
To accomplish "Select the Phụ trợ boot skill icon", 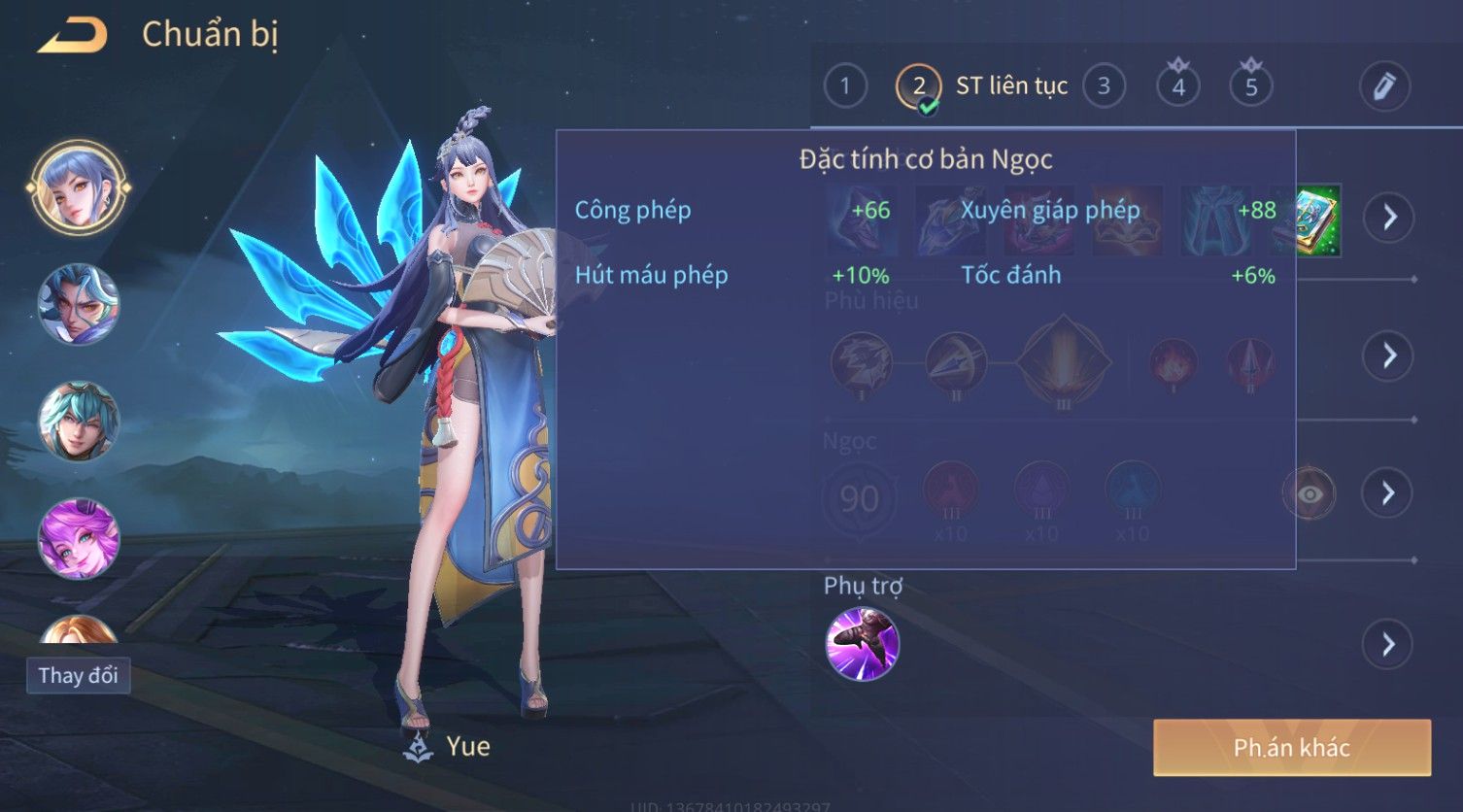I will coord(862,643).
